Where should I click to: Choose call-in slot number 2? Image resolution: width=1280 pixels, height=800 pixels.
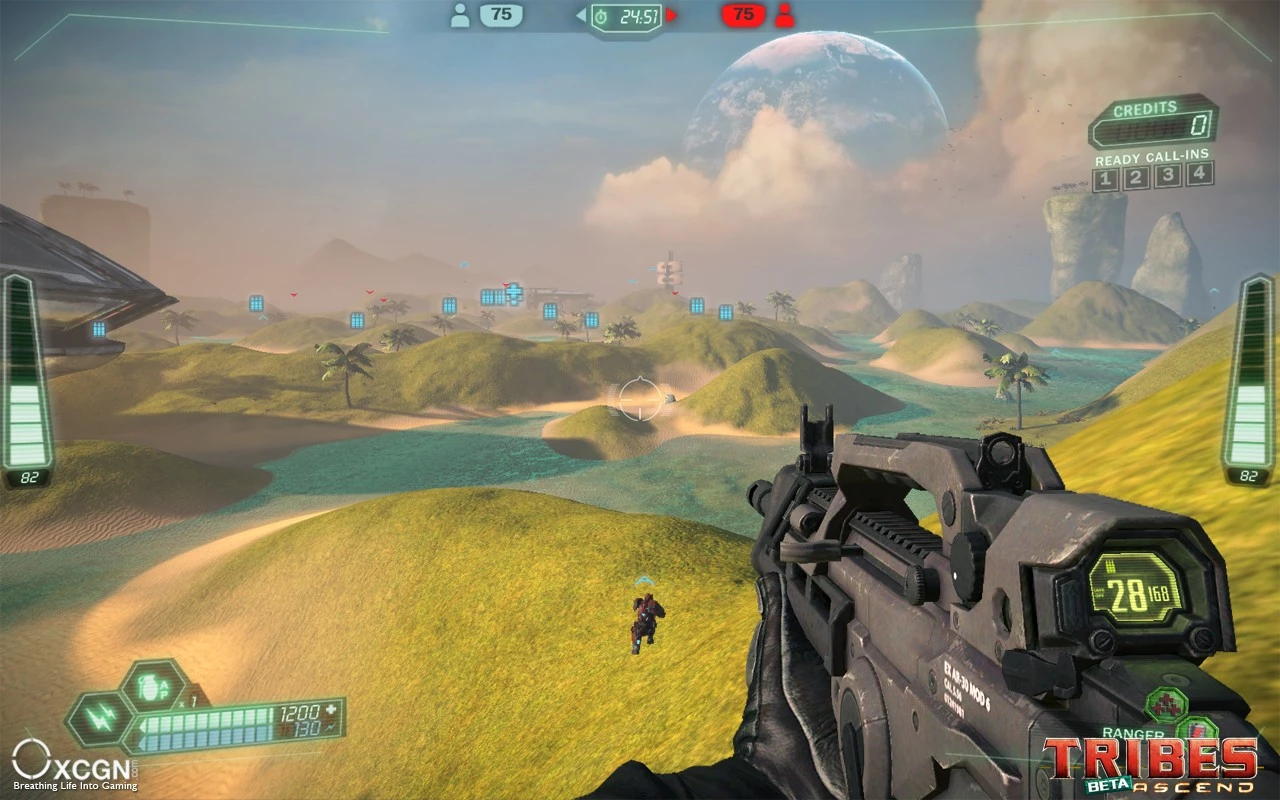coord(1136,178)
